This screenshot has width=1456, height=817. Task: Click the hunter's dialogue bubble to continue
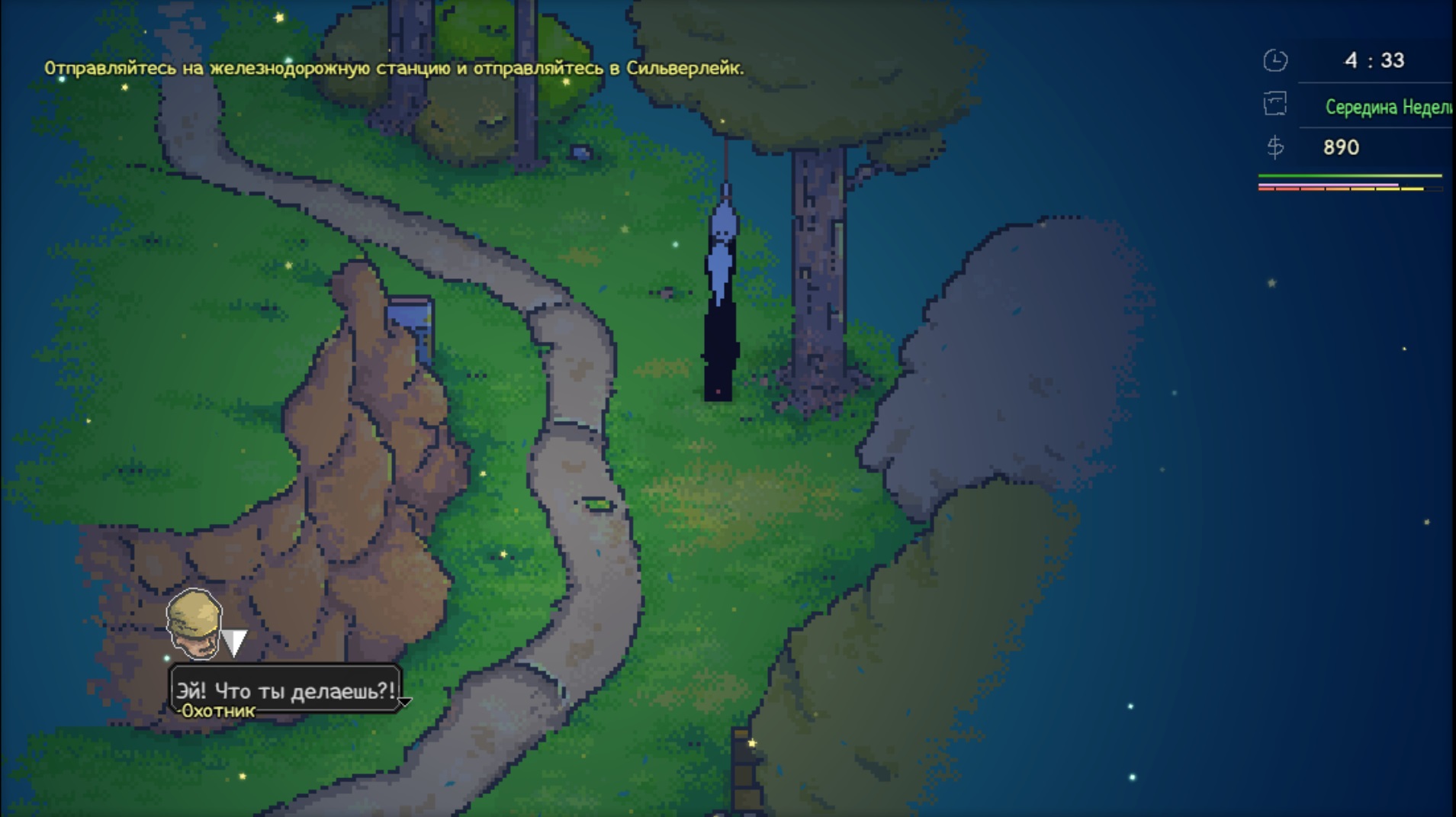tap(285, 690)
